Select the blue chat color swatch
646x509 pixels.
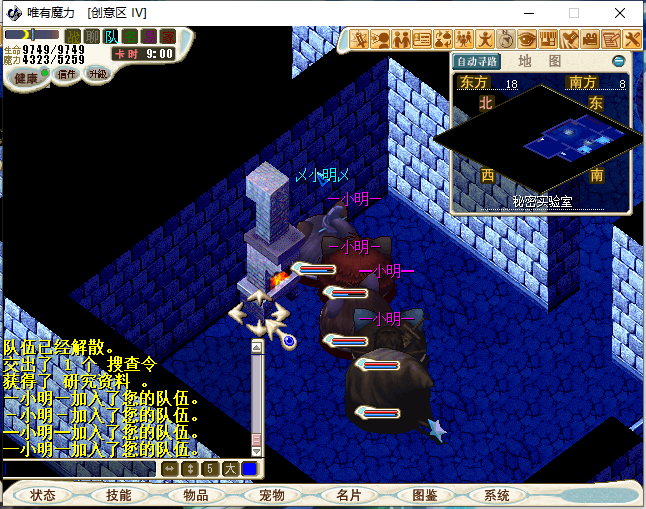[x=249, y=468]
